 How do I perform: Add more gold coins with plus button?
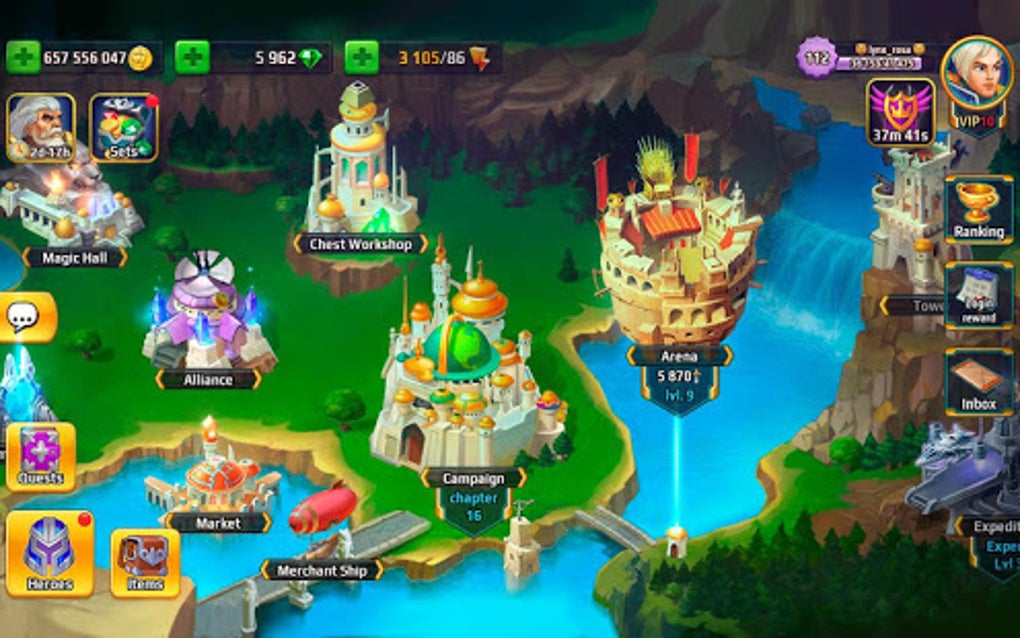(22, 58)
